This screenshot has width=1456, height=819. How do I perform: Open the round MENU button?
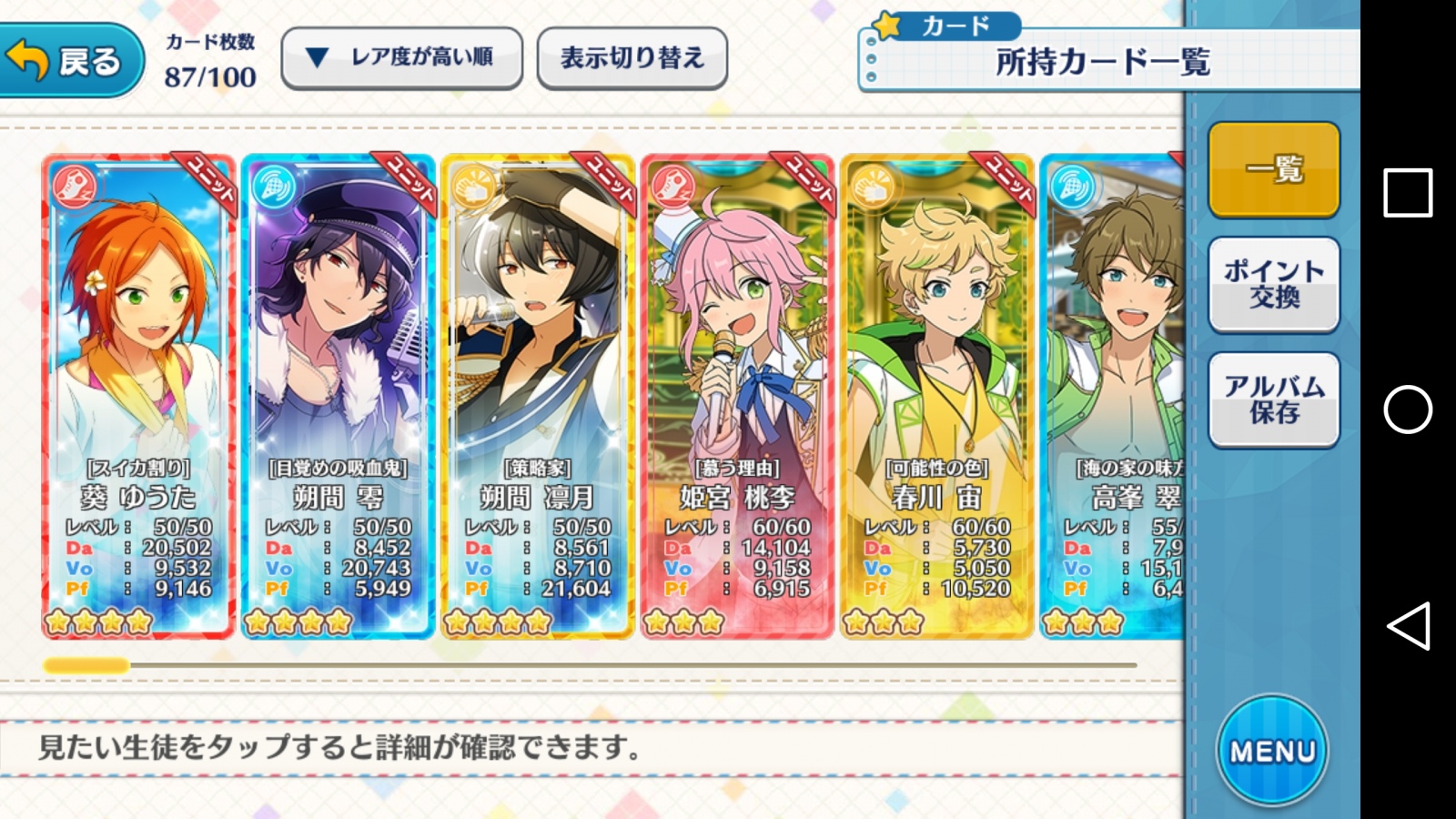coord(1272,750)
